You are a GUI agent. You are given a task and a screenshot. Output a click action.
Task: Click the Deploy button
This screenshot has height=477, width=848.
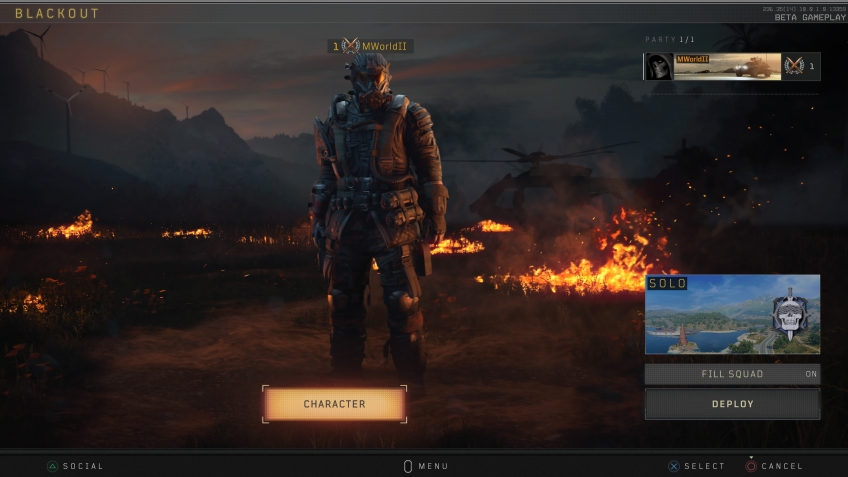pos(732,404)
